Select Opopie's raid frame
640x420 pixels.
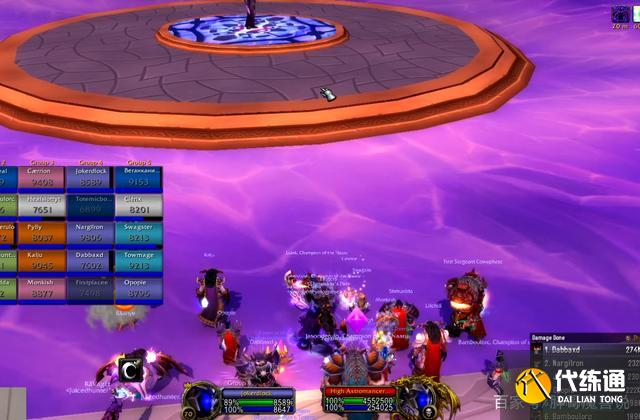coord(139,288)
